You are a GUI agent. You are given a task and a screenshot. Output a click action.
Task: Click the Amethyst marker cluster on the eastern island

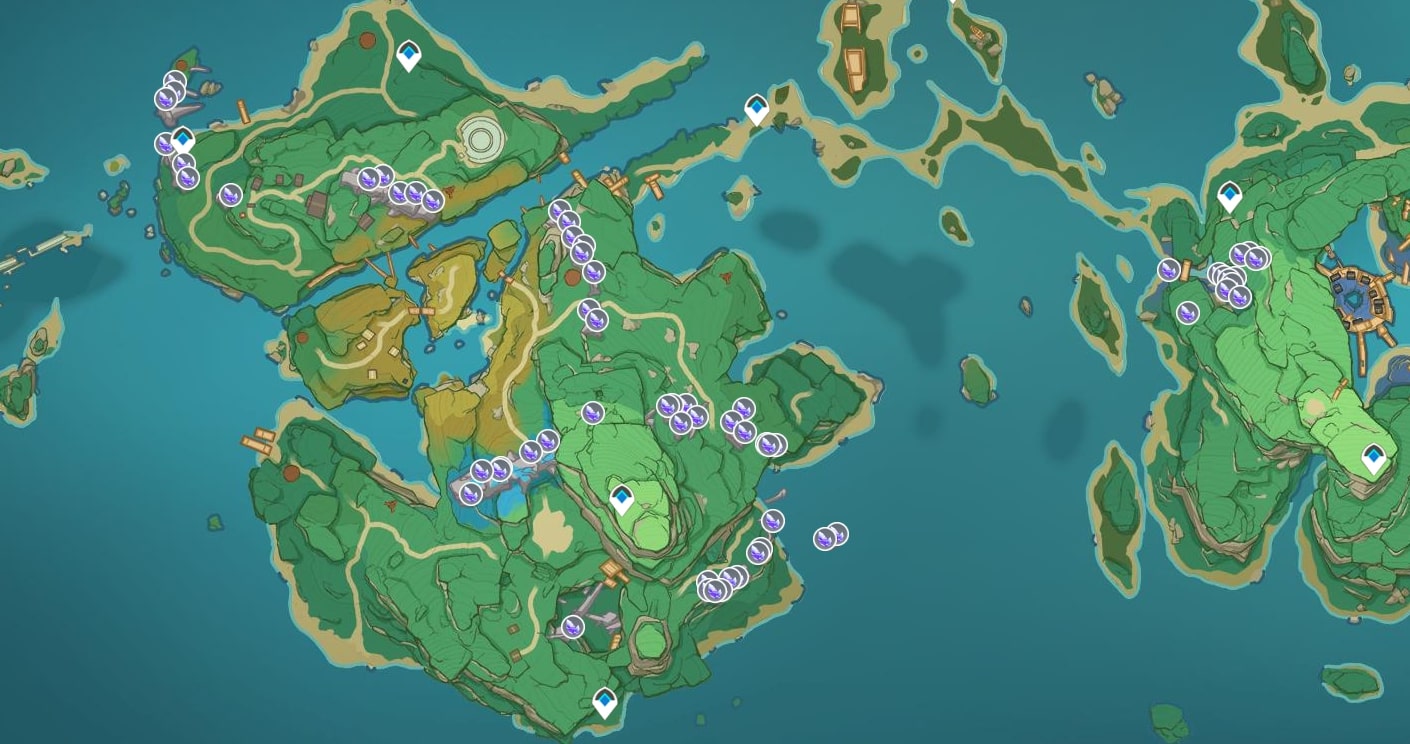1230,275
